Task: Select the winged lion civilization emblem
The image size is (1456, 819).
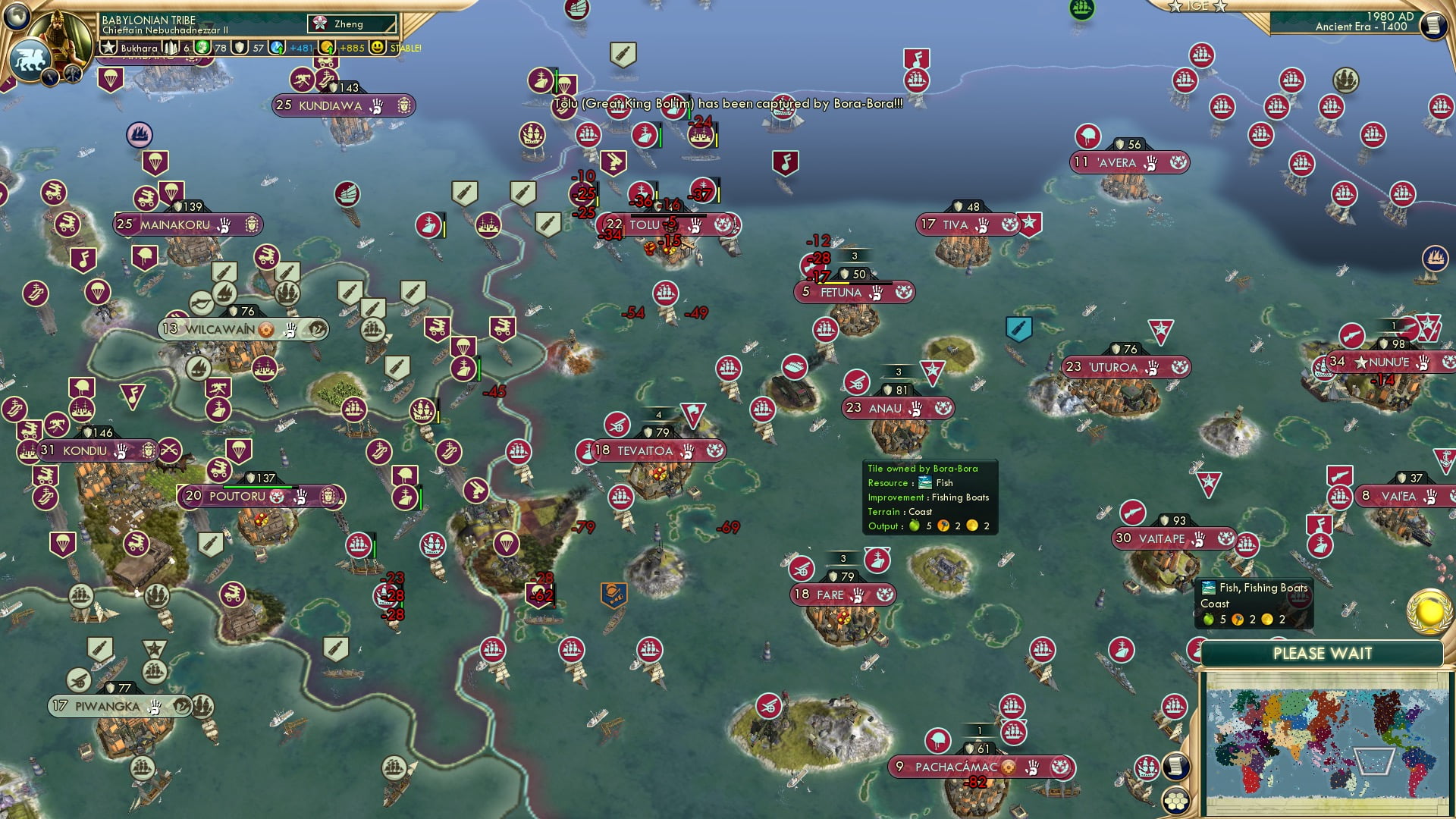Action: pos(30,58)
